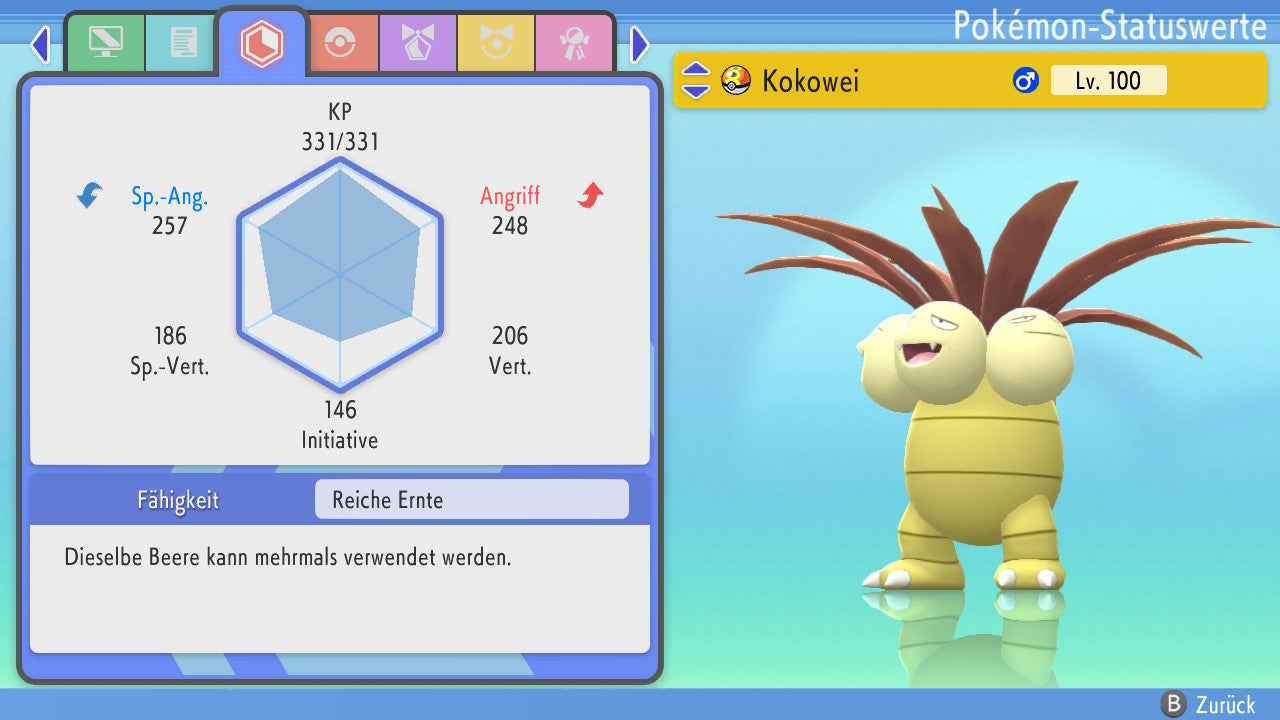Select the hexagon stats tab
The height and width of the screenshot is (720, 1280).
pyautogui.click(x=262, y=43)
